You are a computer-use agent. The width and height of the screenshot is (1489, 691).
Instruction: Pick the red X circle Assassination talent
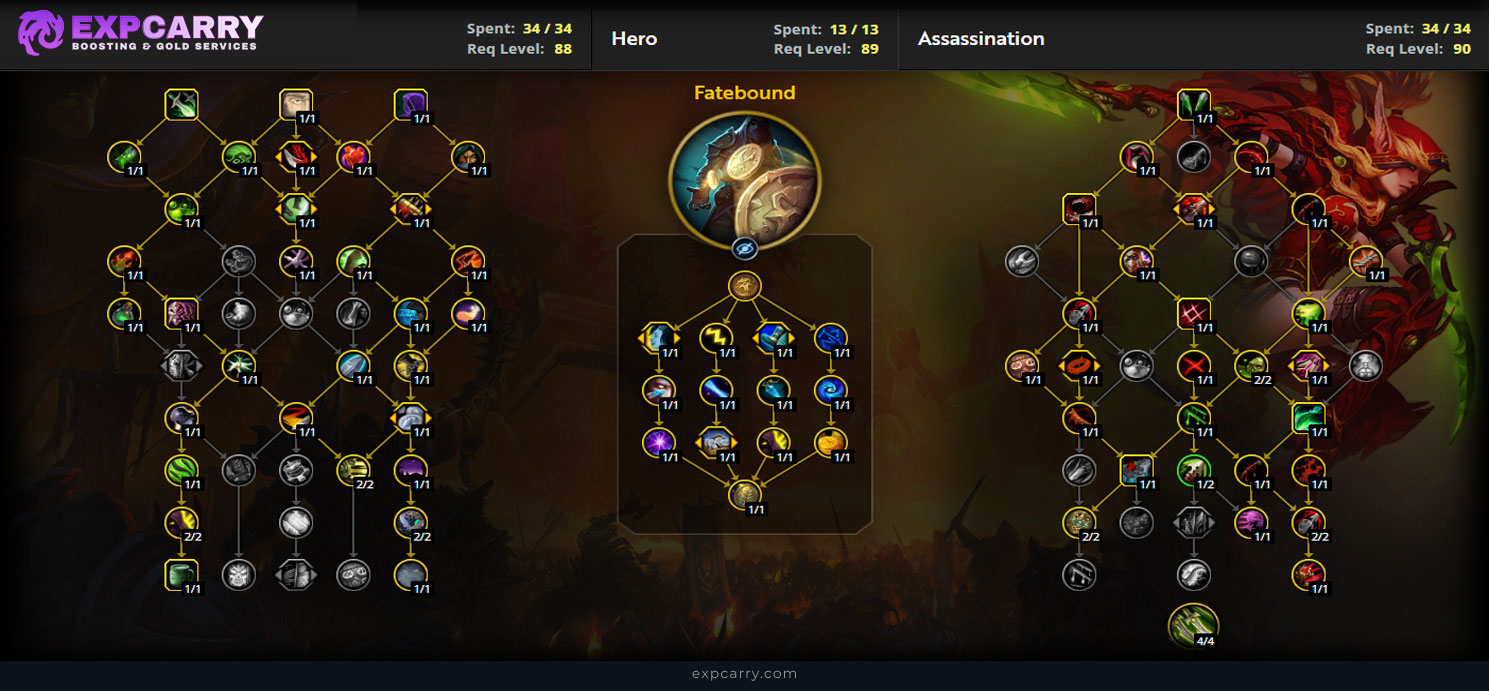pos(1193,365)
